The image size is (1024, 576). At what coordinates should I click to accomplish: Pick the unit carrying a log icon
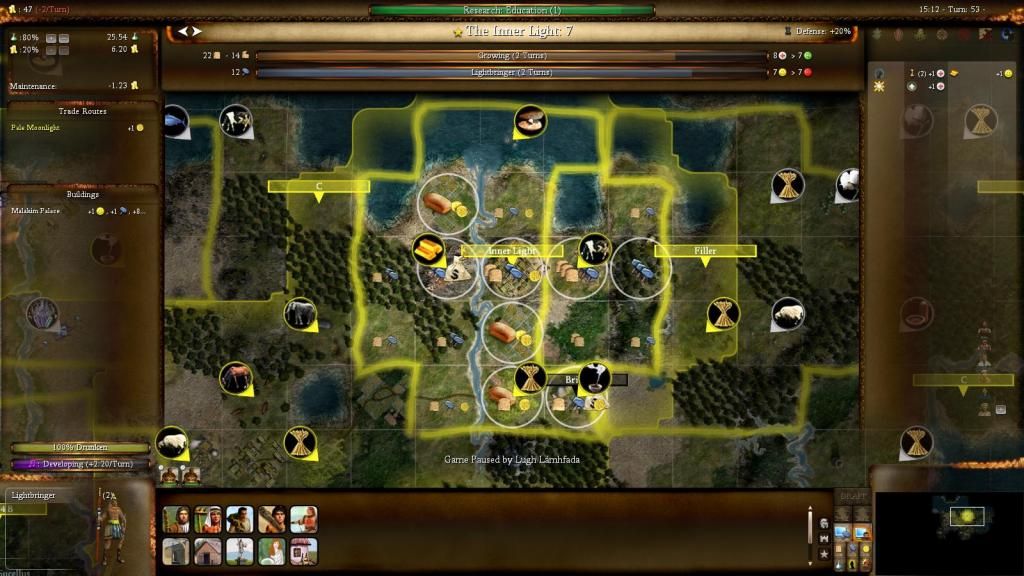272,519
